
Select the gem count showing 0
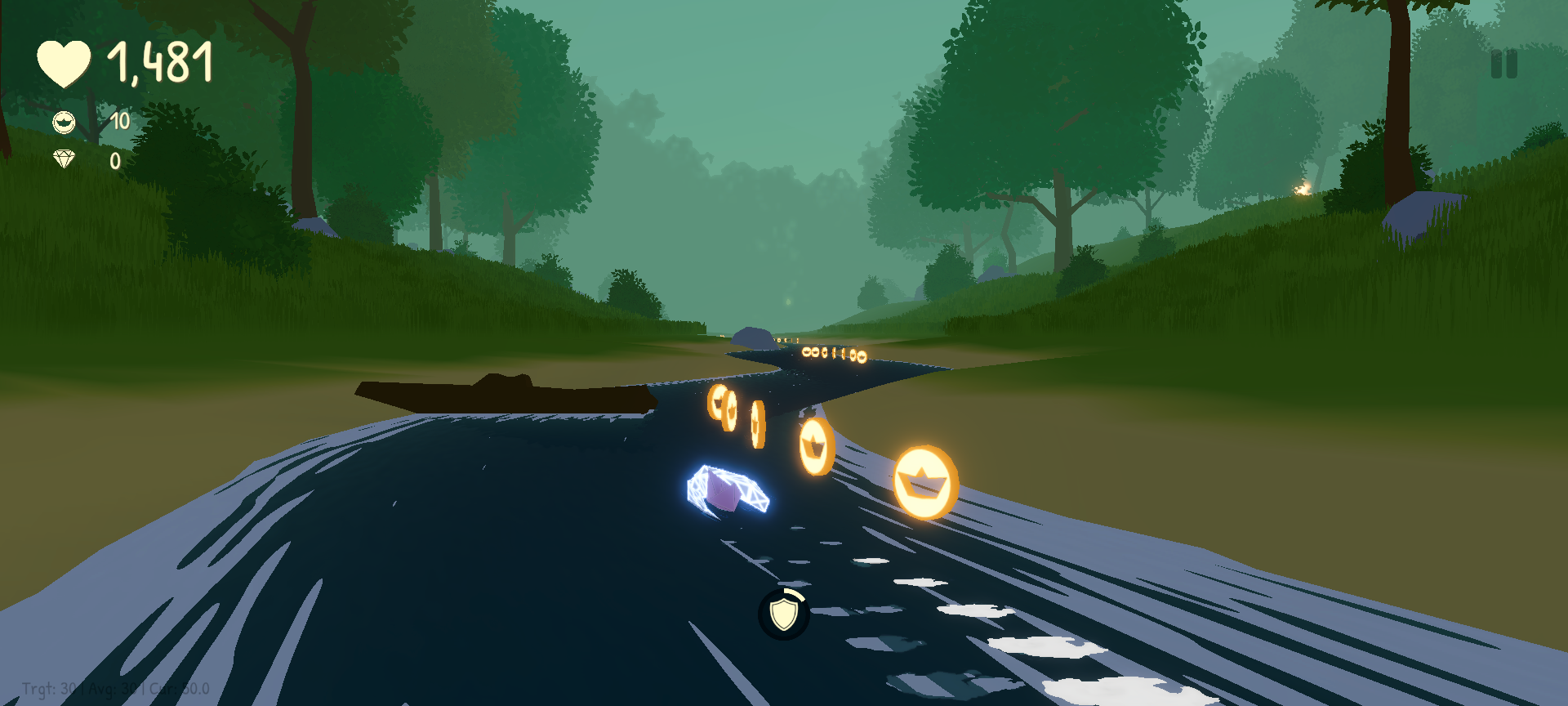click(x=115, y=160)
